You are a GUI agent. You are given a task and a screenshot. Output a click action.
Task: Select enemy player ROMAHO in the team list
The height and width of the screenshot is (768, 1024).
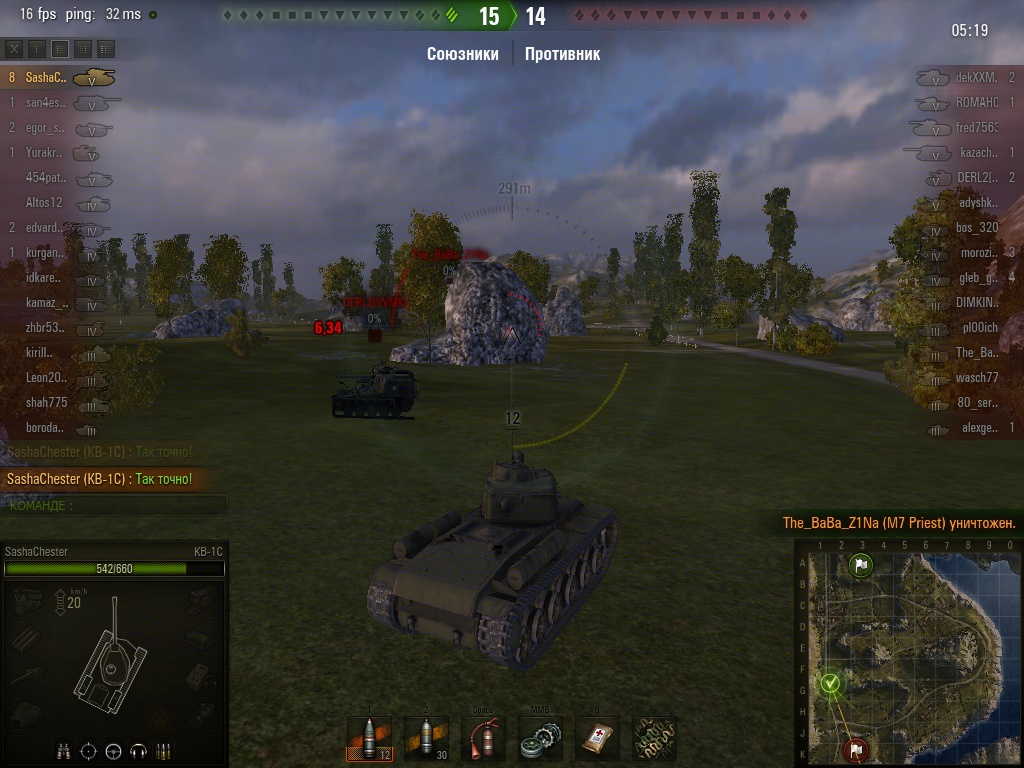pyautogui.click(x=976, y=103)
